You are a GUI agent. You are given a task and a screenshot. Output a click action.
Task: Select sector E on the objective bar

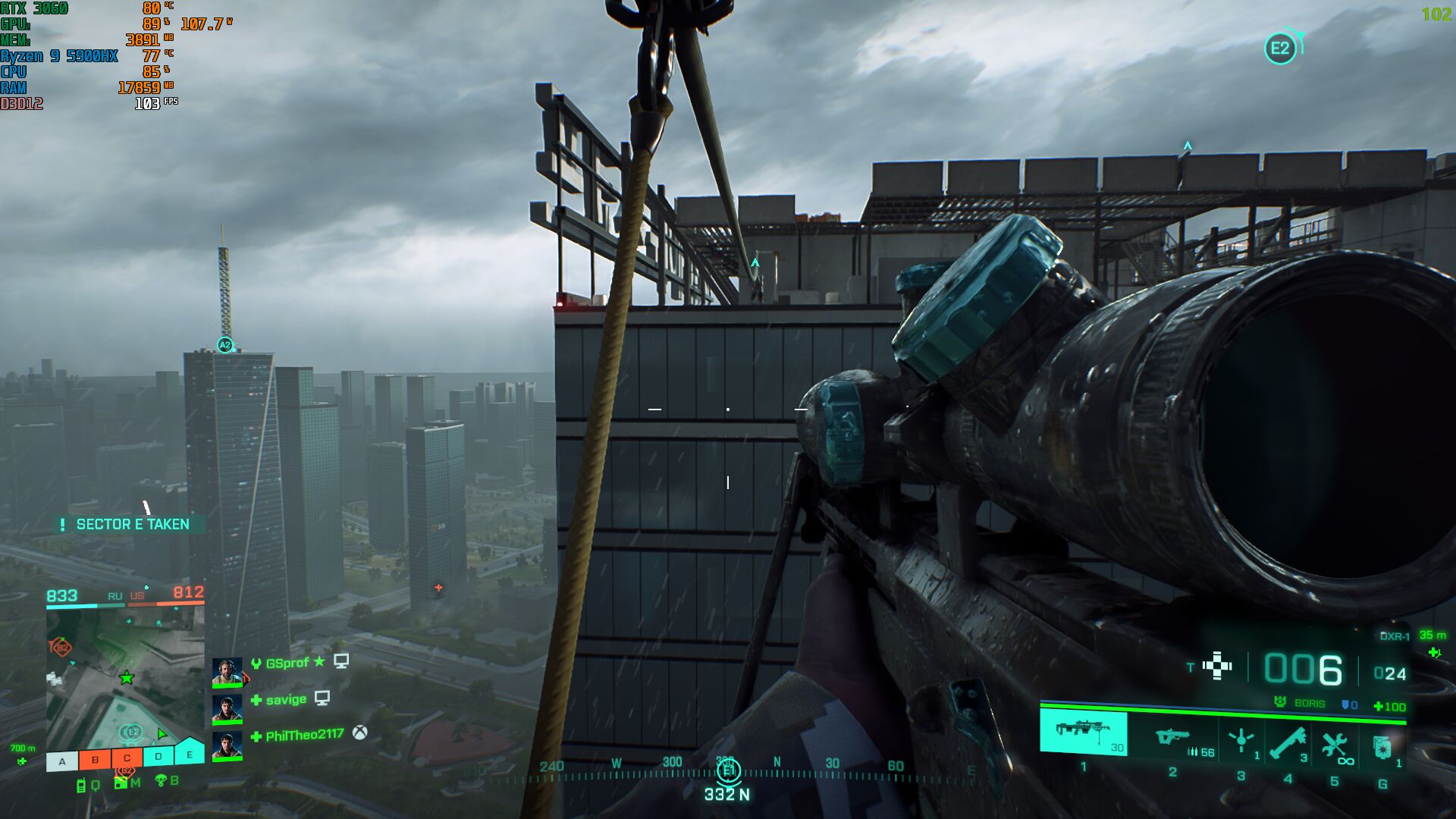(x=190, y=753)
